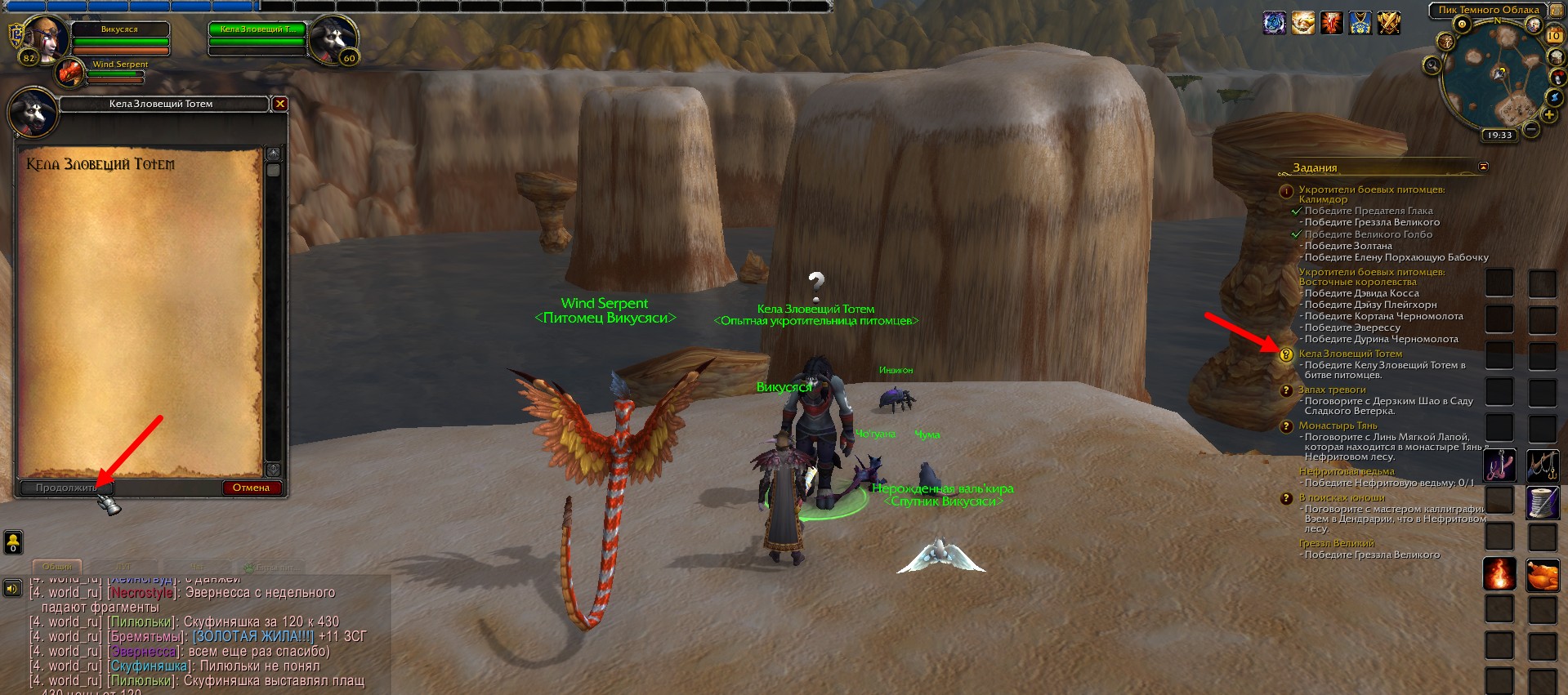Viewport: 1568px width, 695px height.
Task: Cancel the dialog with Отмена button
Action: point(251,488)
